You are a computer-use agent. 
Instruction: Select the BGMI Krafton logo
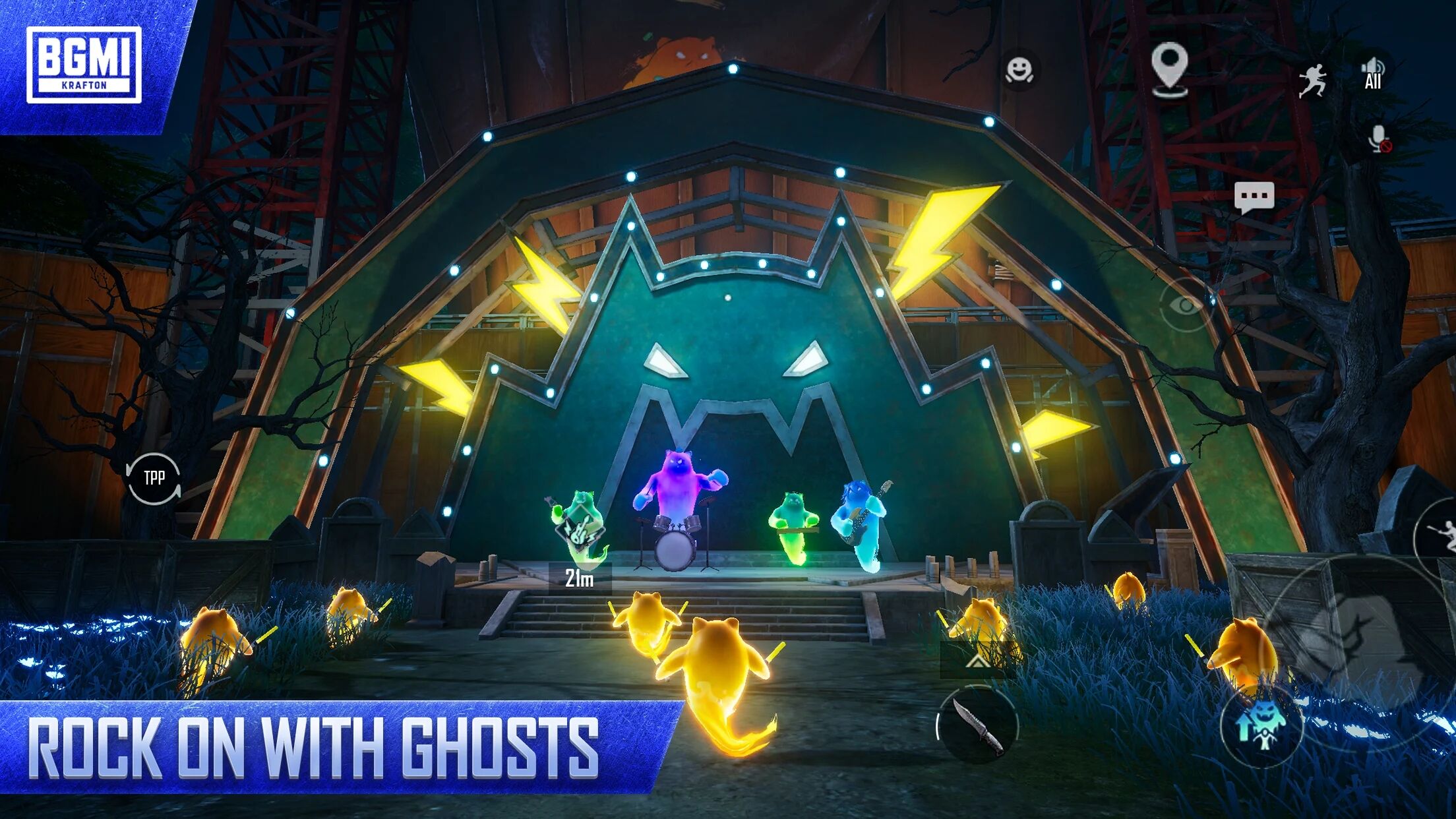pyautogui.click(x=84, y=64)
